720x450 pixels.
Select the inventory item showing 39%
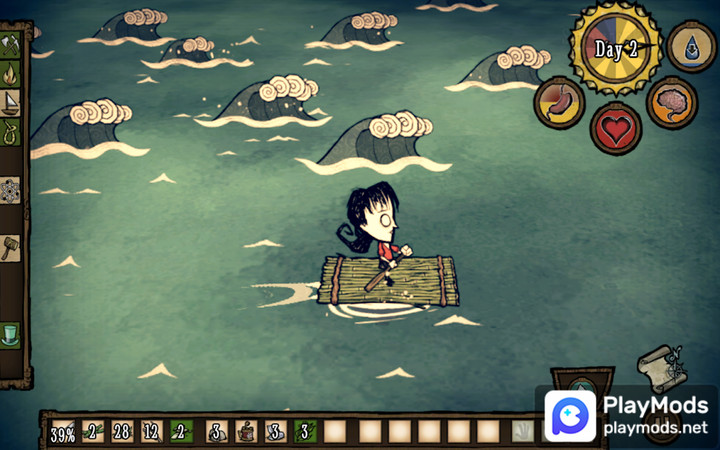(62, 432)
